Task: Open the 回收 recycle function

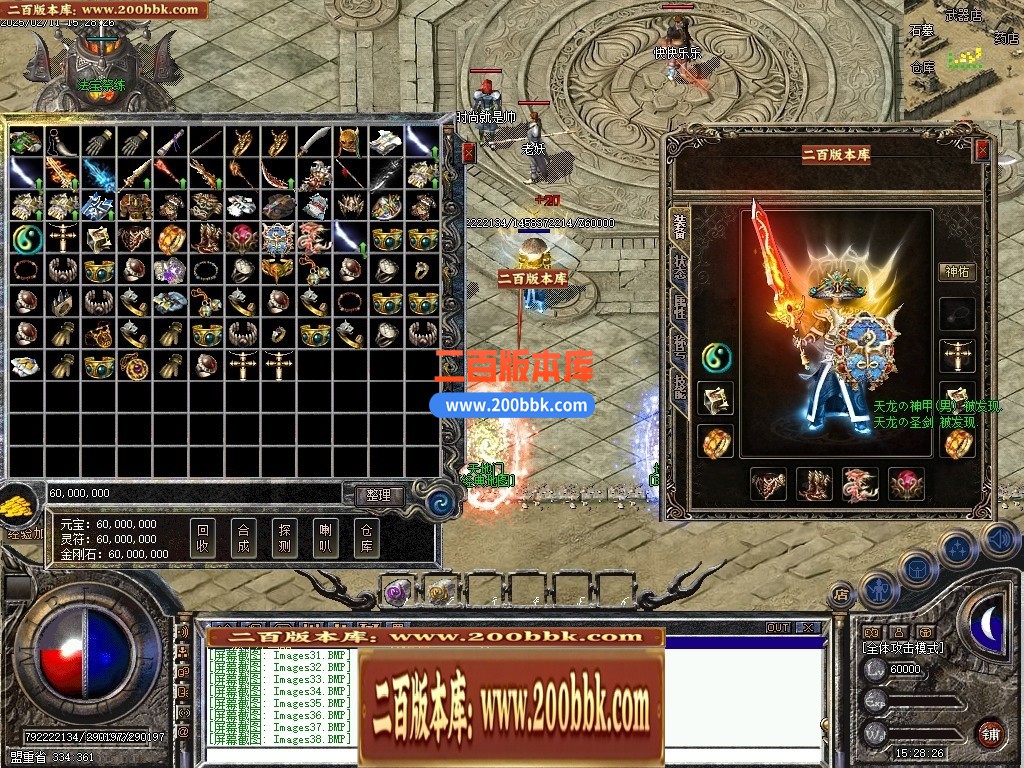Action: 203,539
